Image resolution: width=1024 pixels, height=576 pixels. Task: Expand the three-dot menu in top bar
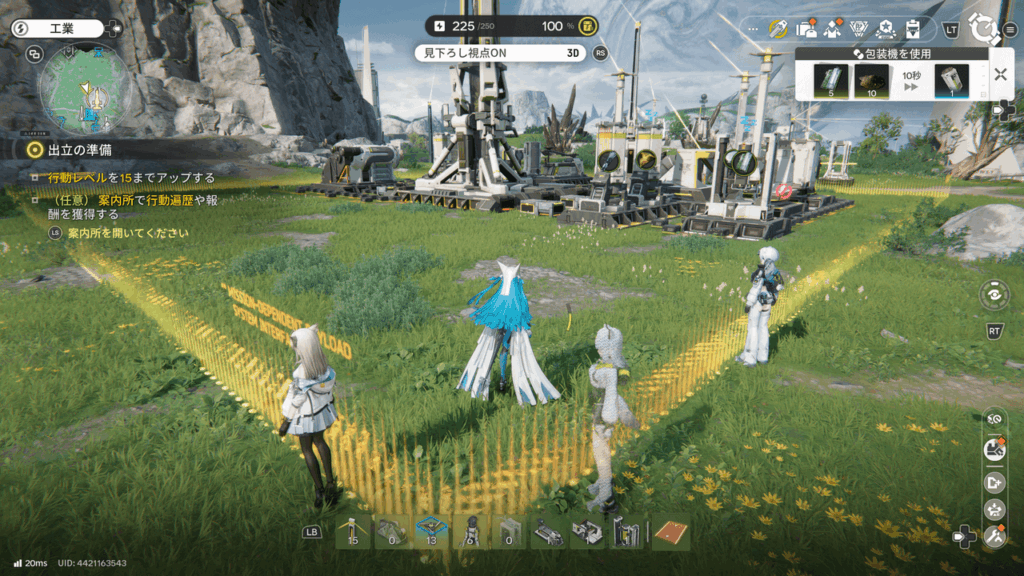pyautogui.click(x=752, y=29)
